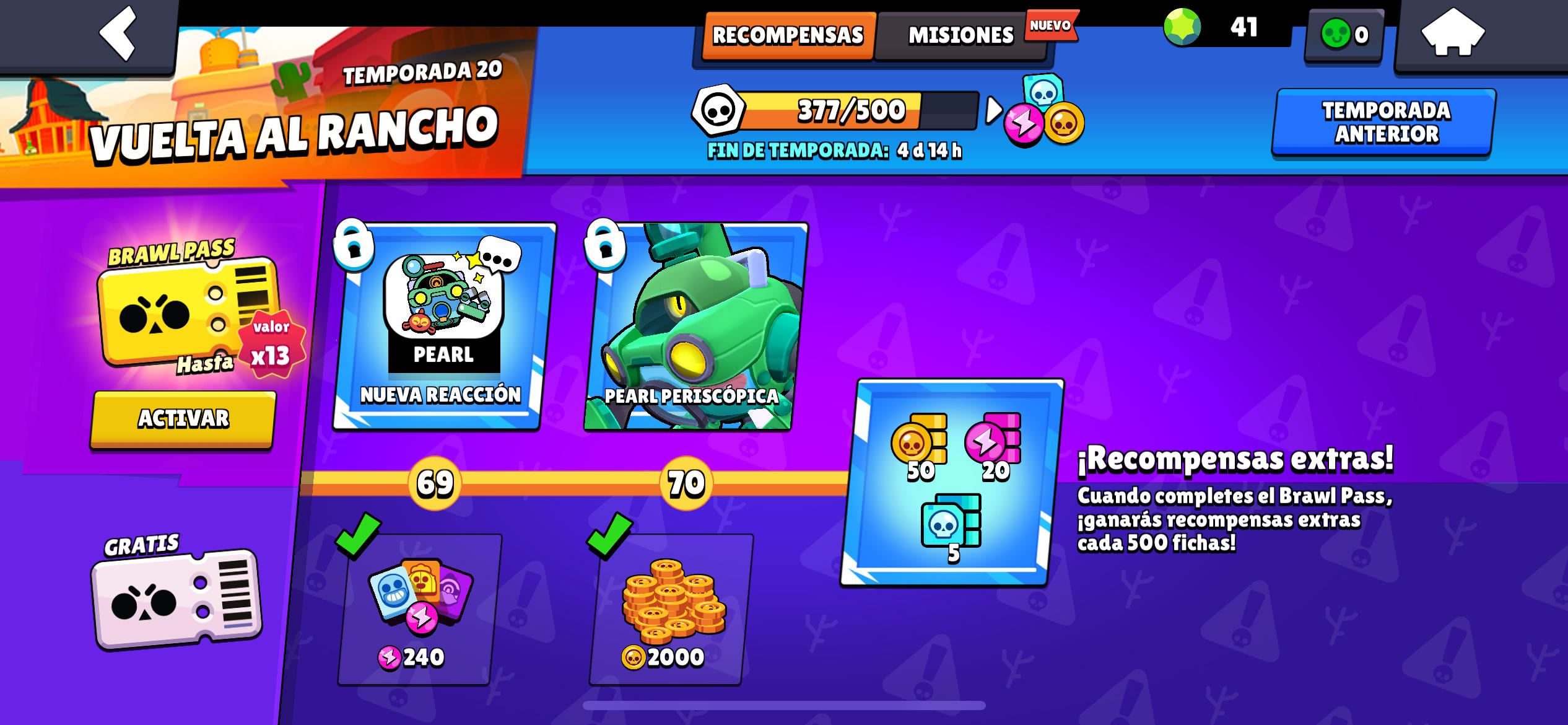
Task: Switch to the MISIONES tab
Action: point(959,35)
